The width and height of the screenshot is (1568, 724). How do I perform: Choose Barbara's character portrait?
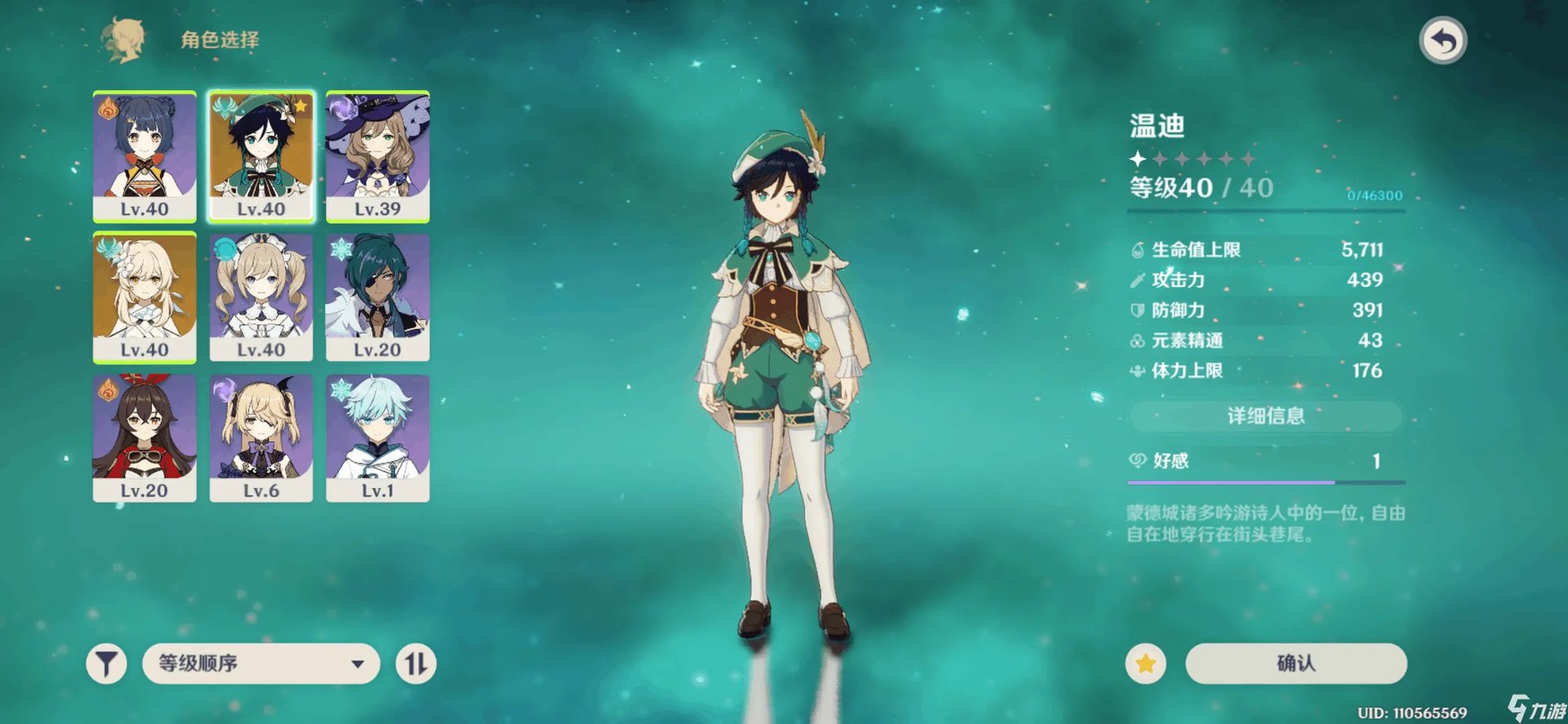point(261,297)
